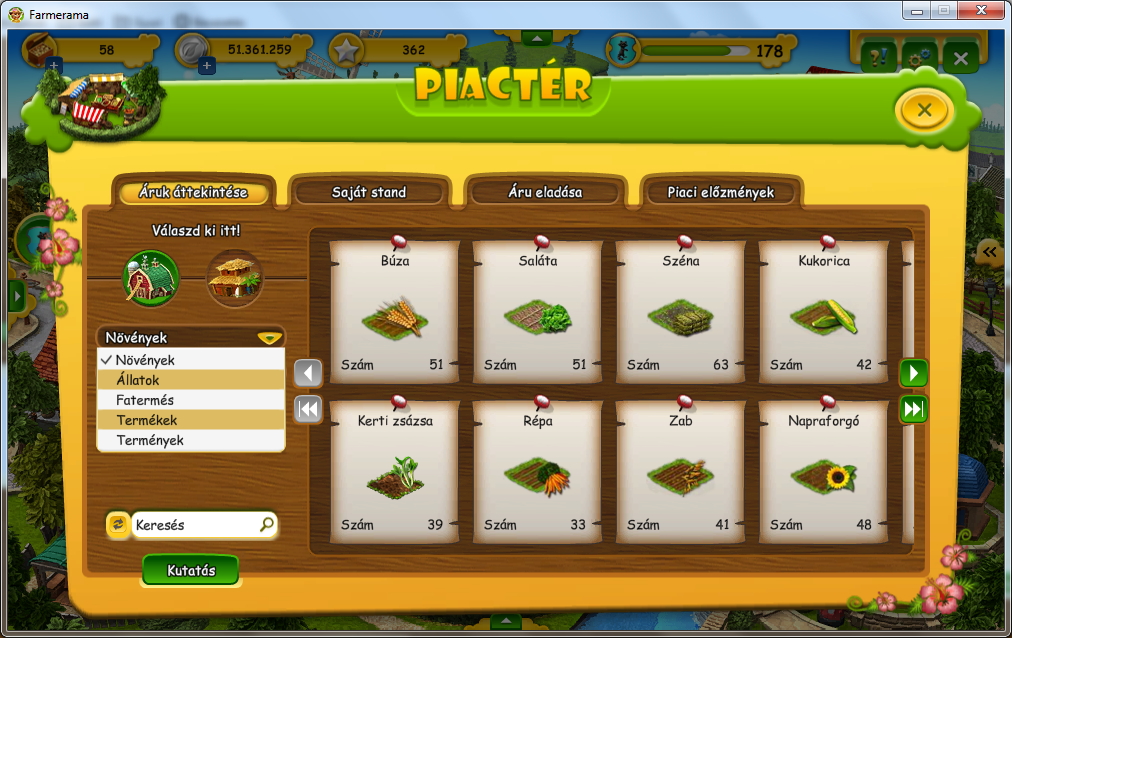Close the Farmerama window via title bar
Image resolution: width=1134 pixels, height=757 pixels.
point(980,10)
